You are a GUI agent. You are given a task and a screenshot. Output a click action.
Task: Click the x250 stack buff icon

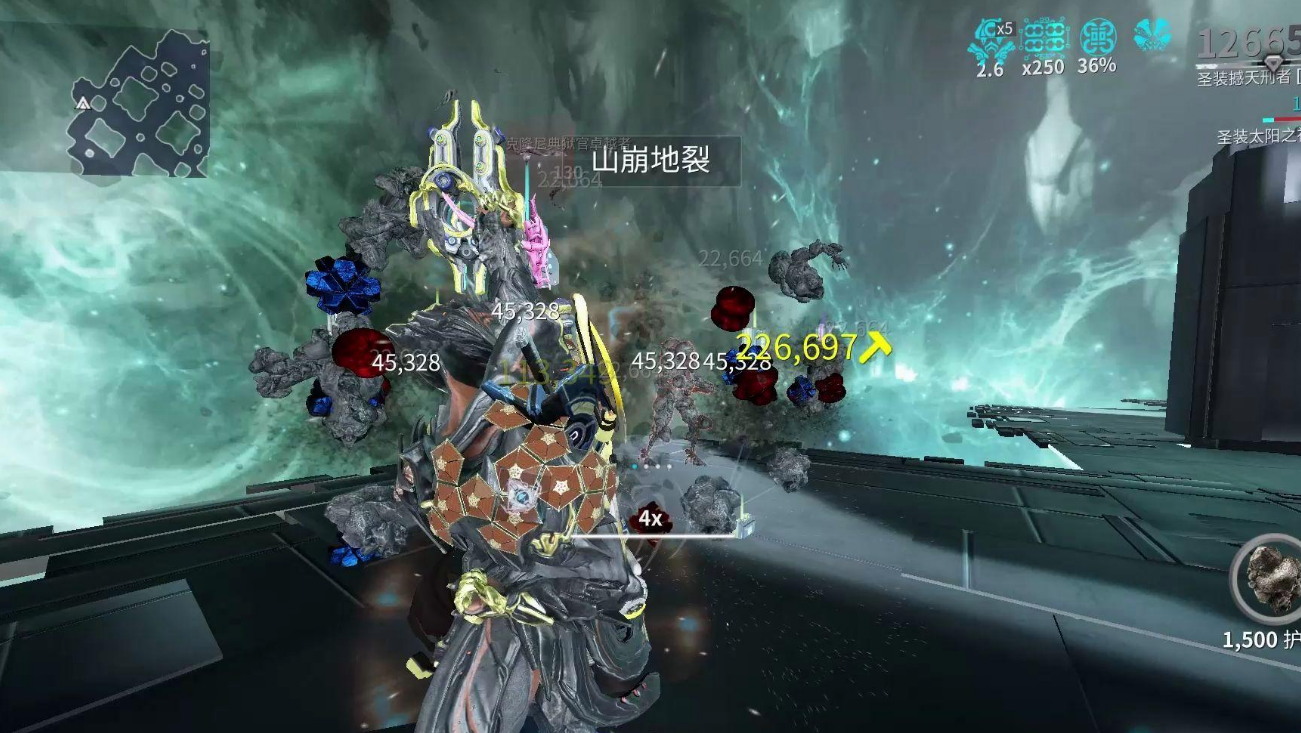click(1045, 39)
